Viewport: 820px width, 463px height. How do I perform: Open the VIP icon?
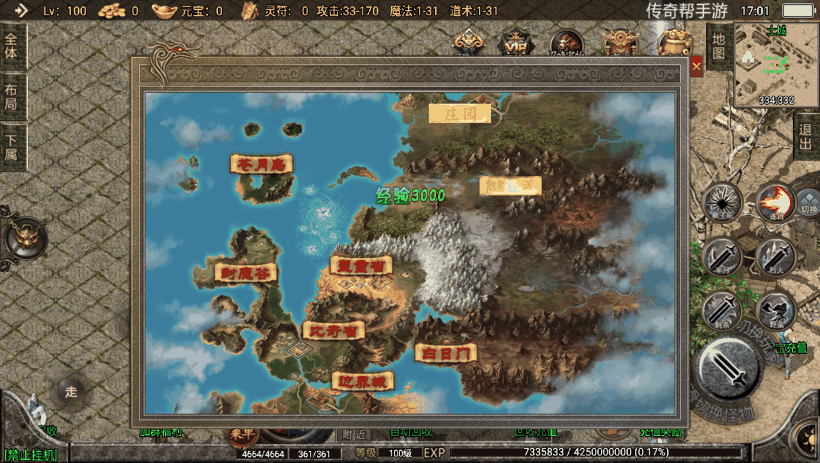tap(515, 44)
